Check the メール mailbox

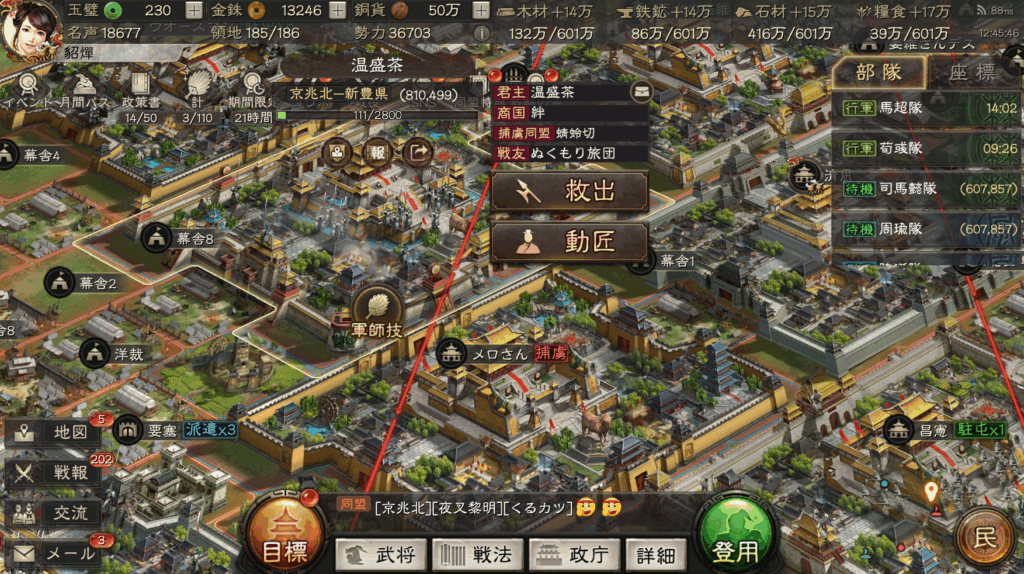[56, 552]
